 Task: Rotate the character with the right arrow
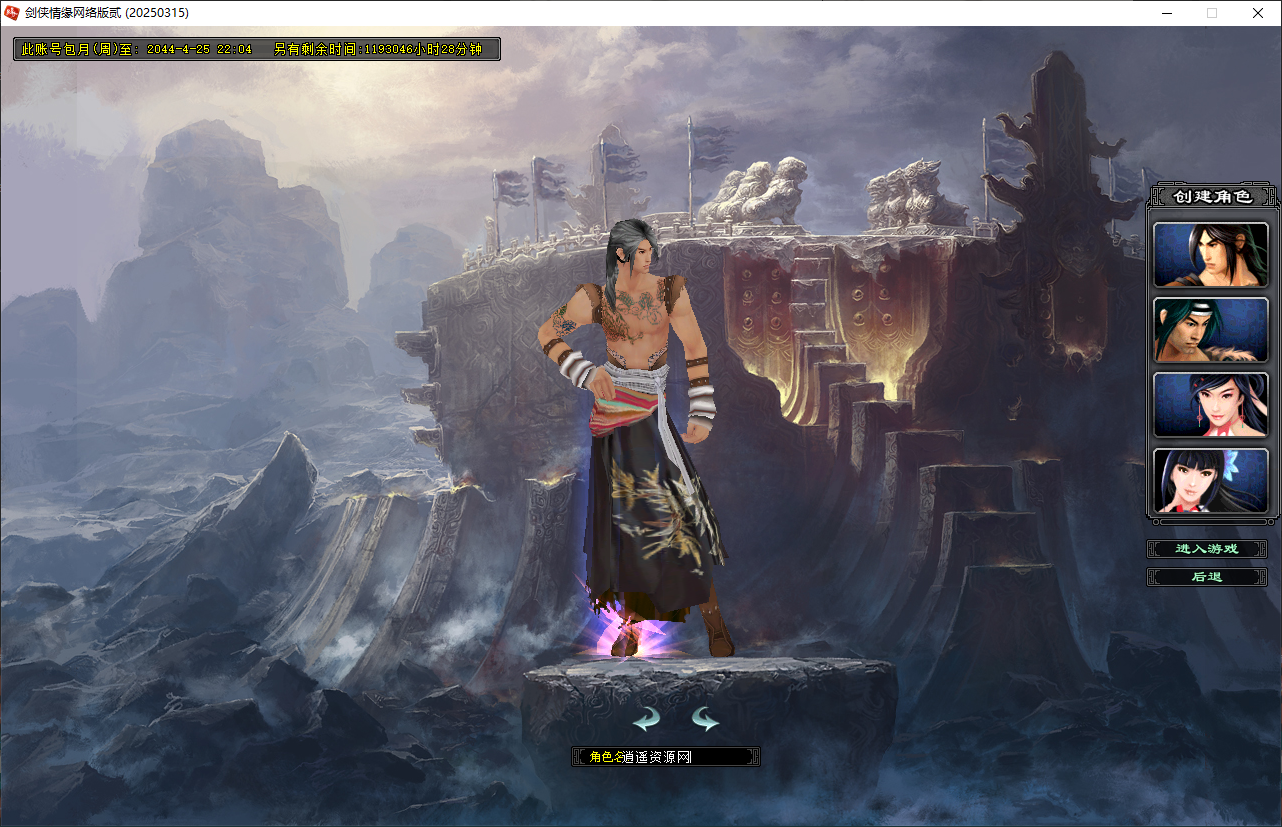(705, 719)
